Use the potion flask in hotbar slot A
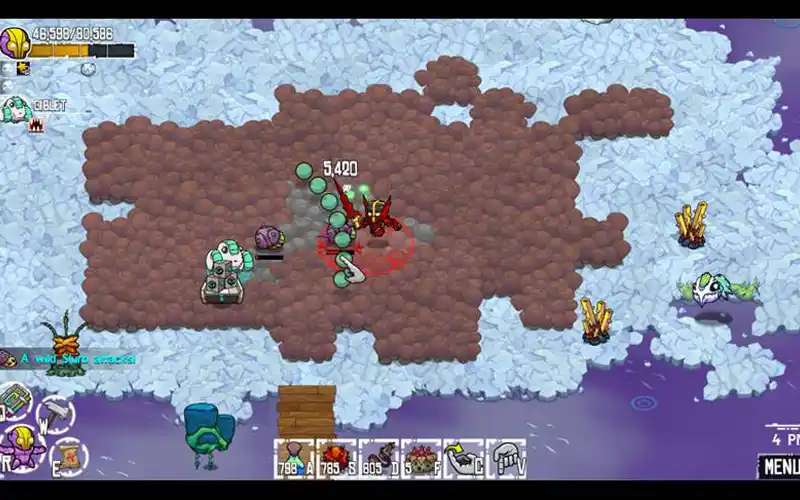Screen dimensions: 800x500 [x=293, y=458]
